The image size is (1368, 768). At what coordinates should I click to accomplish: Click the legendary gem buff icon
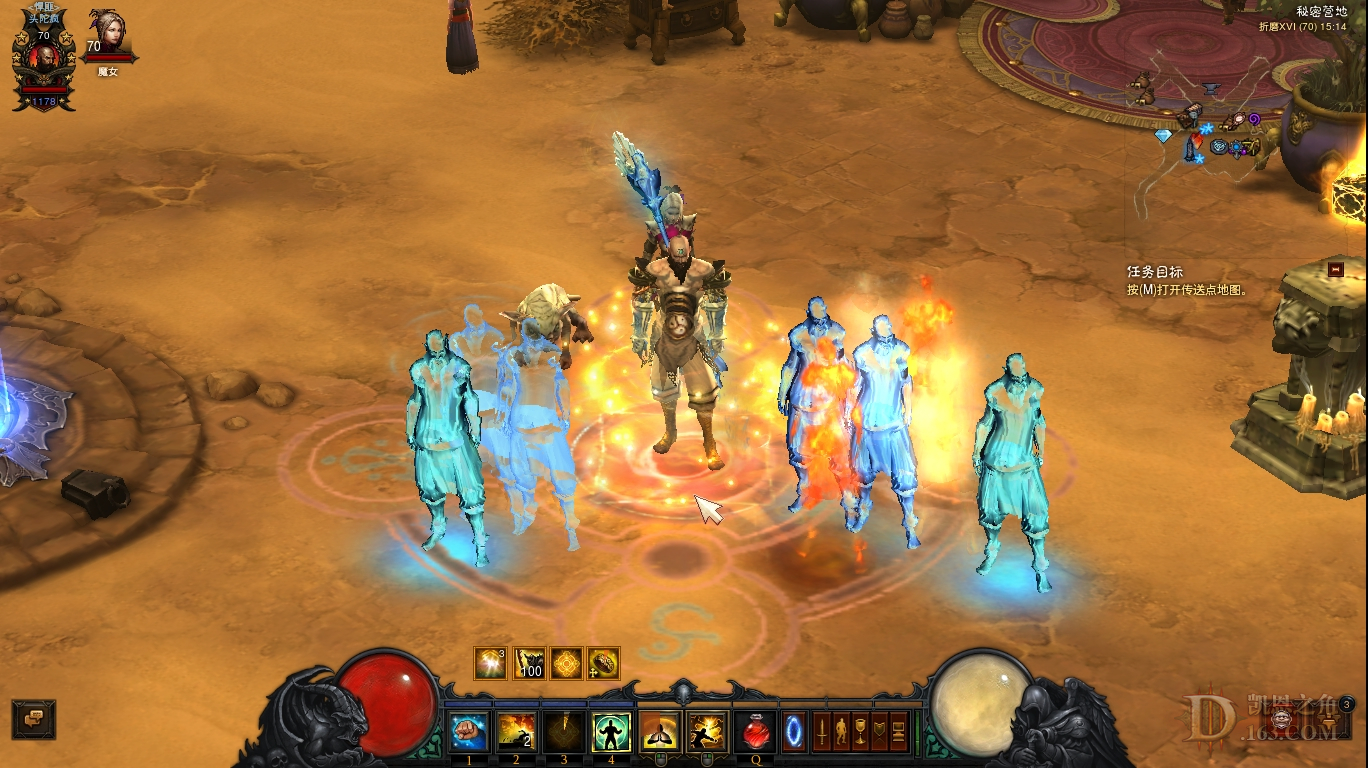[602, 662]
